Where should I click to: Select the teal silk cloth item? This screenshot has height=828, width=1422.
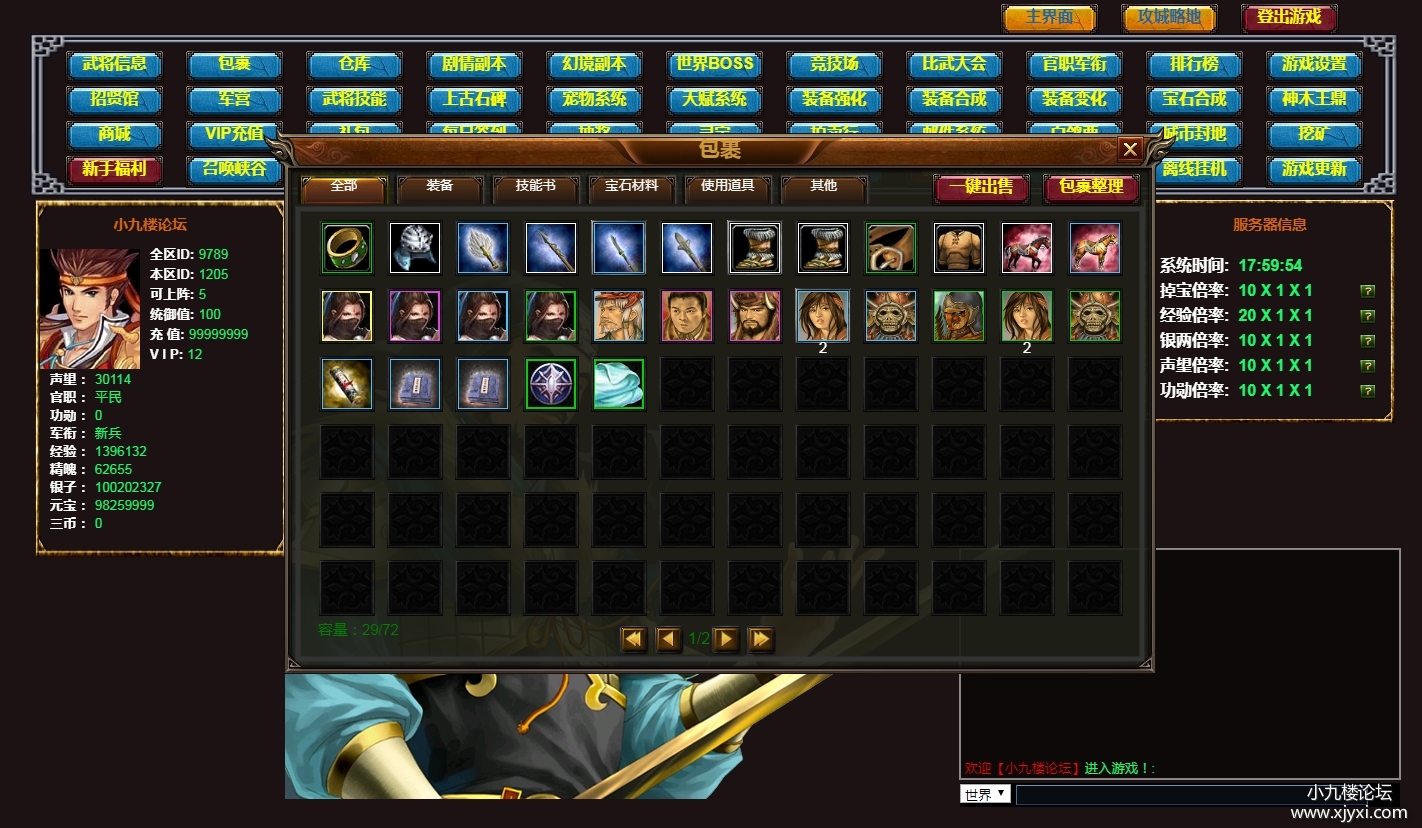click(619, 384)
